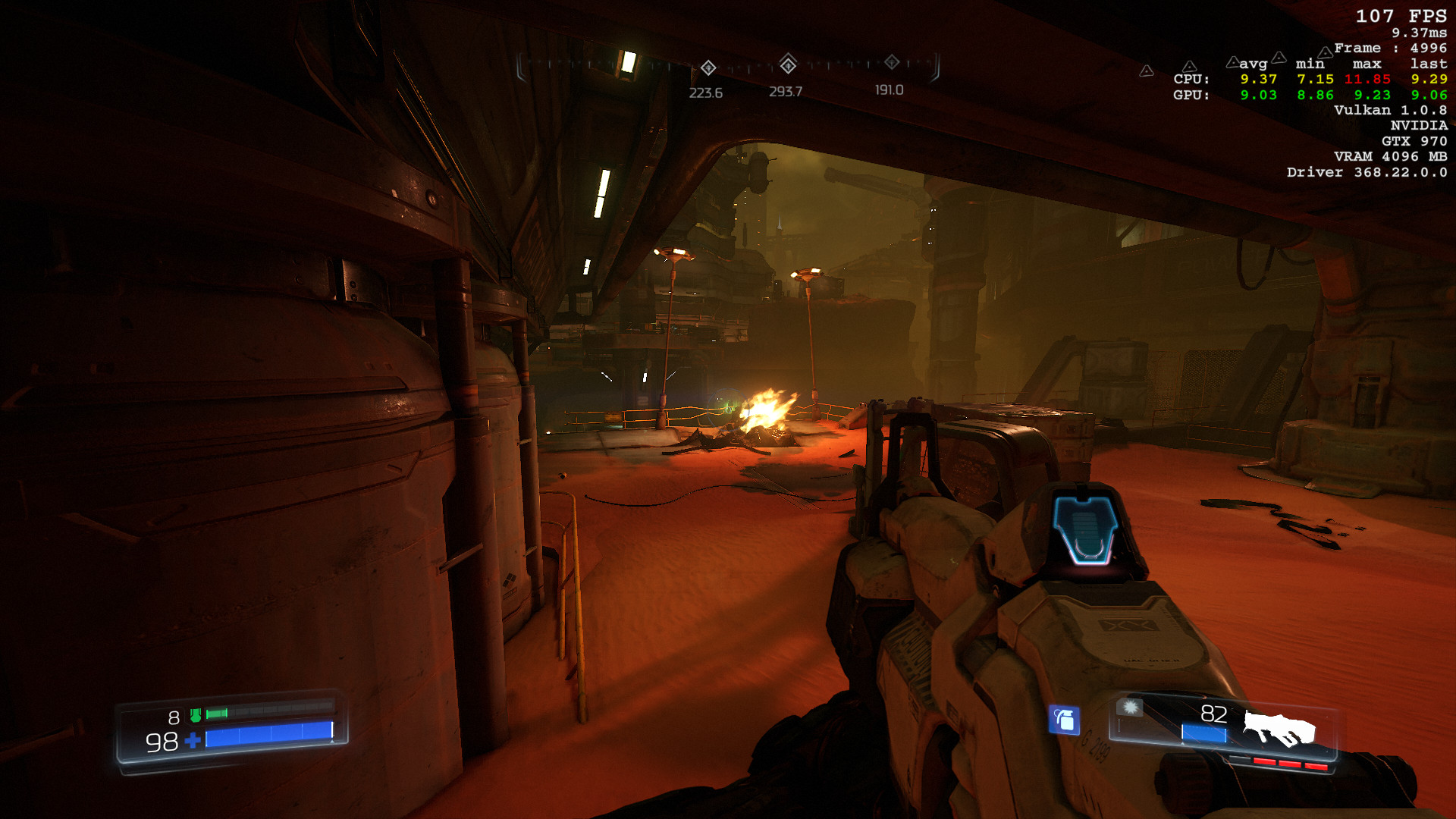Click the blue health cross icon
The image size is (1456, 819).
click(193, 740)
